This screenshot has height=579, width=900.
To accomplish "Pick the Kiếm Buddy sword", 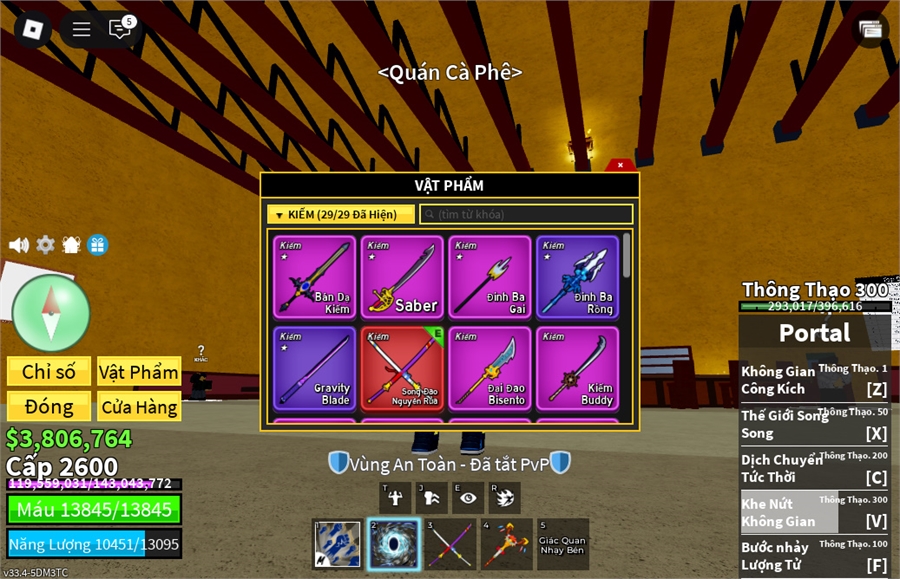I will coord(577,368).
